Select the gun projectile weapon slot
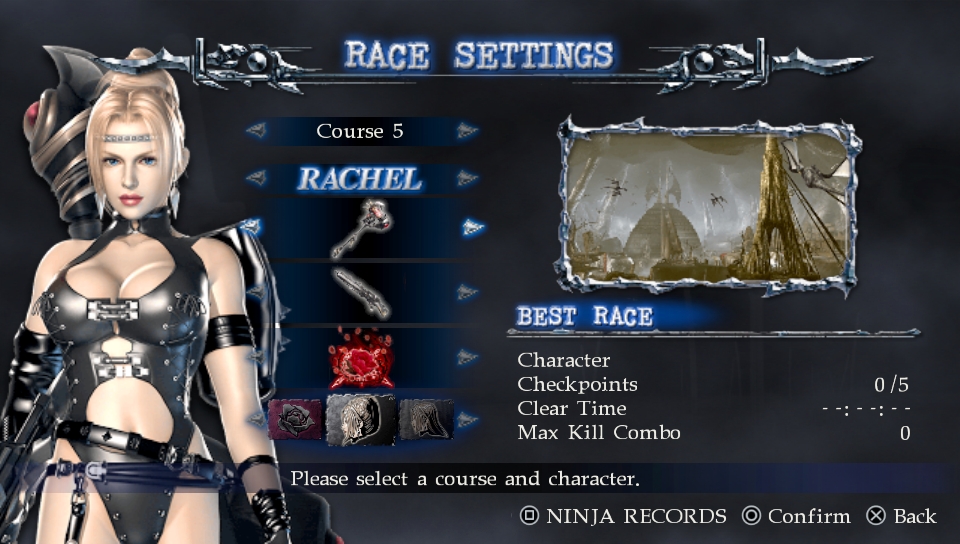 [360, 292]
